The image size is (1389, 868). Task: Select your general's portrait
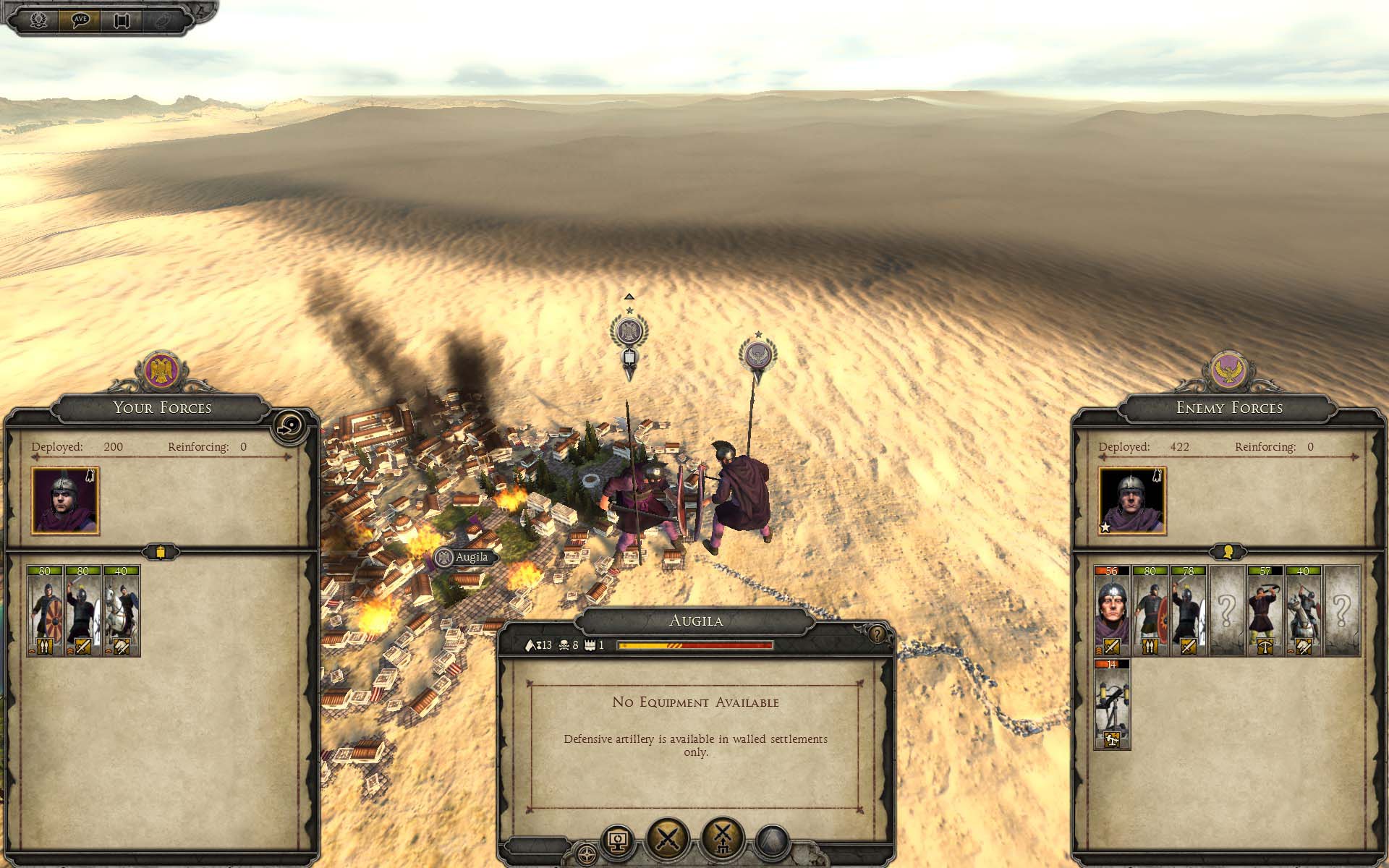click(x=65, y=501)
